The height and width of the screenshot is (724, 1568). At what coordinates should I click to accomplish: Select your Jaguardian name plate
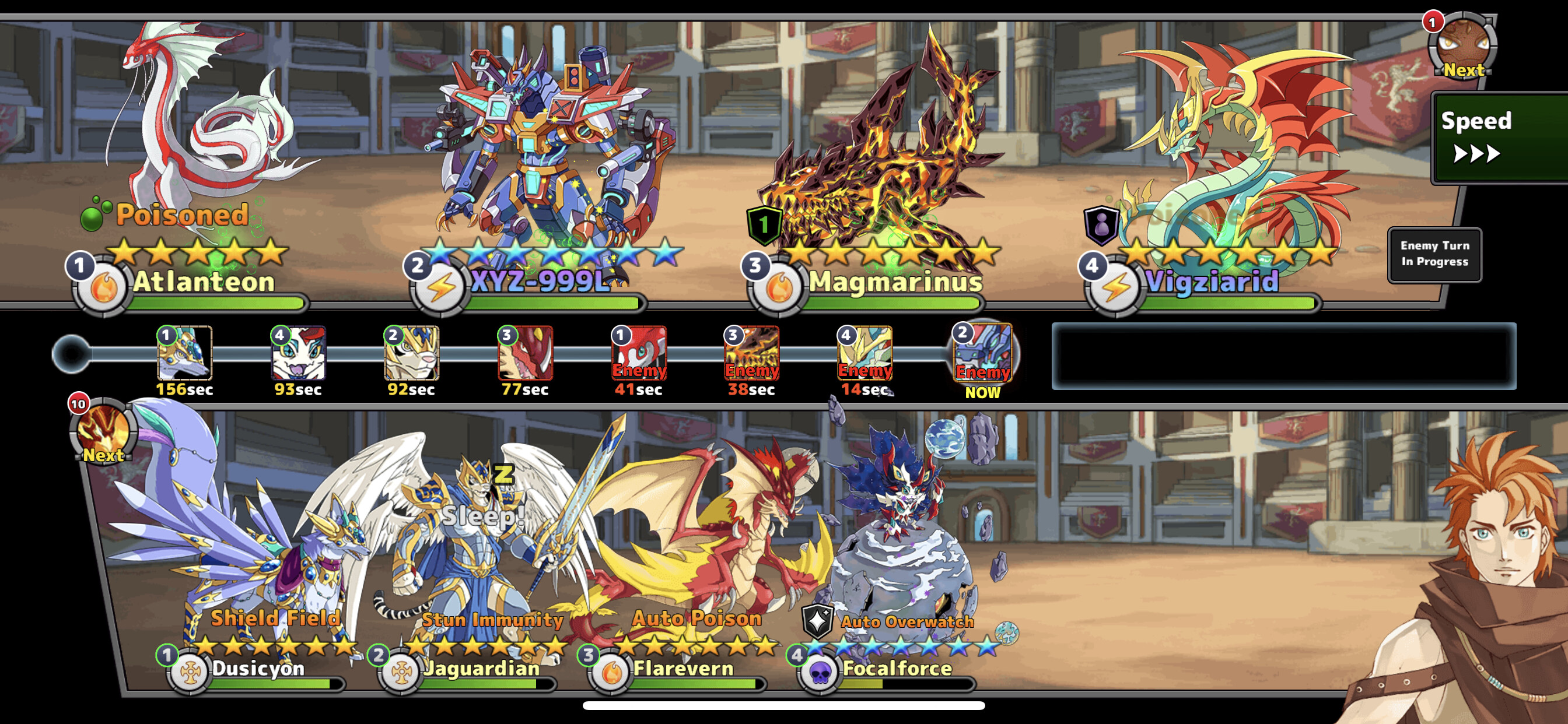coord(481,669)
